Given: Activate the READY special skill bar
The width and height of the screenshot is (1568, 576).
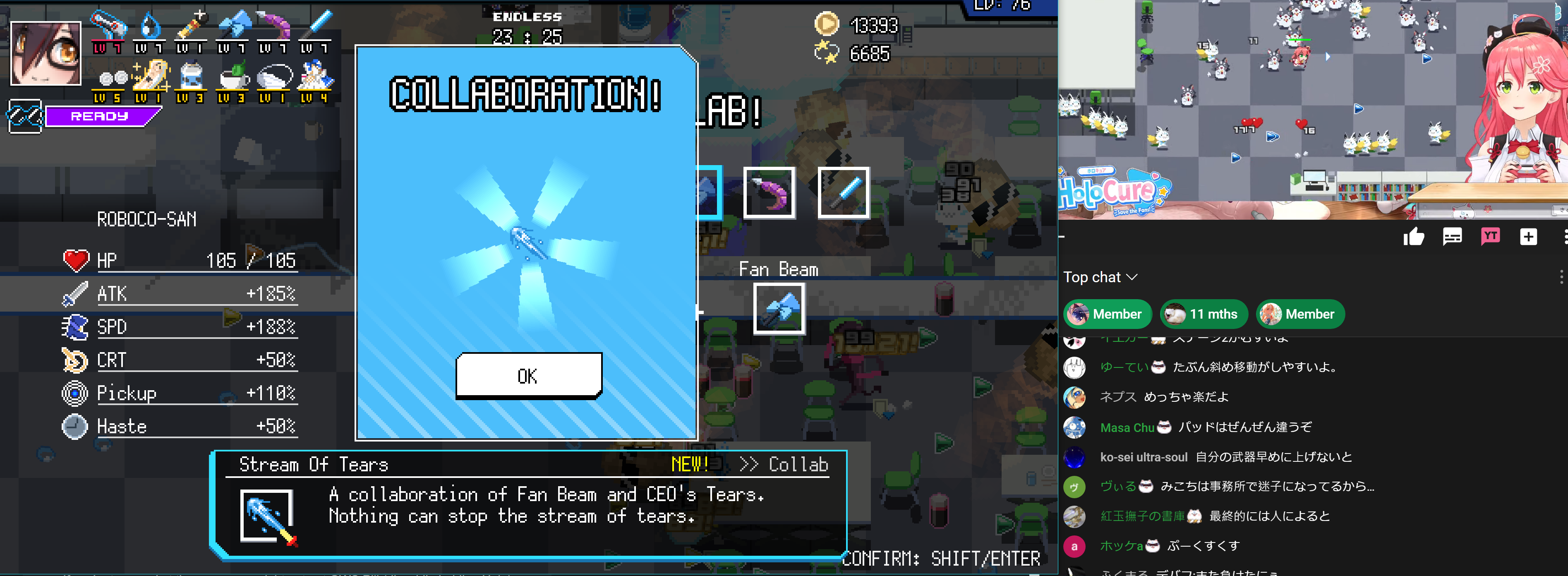Looking at the screenshot, I should 100,116.
